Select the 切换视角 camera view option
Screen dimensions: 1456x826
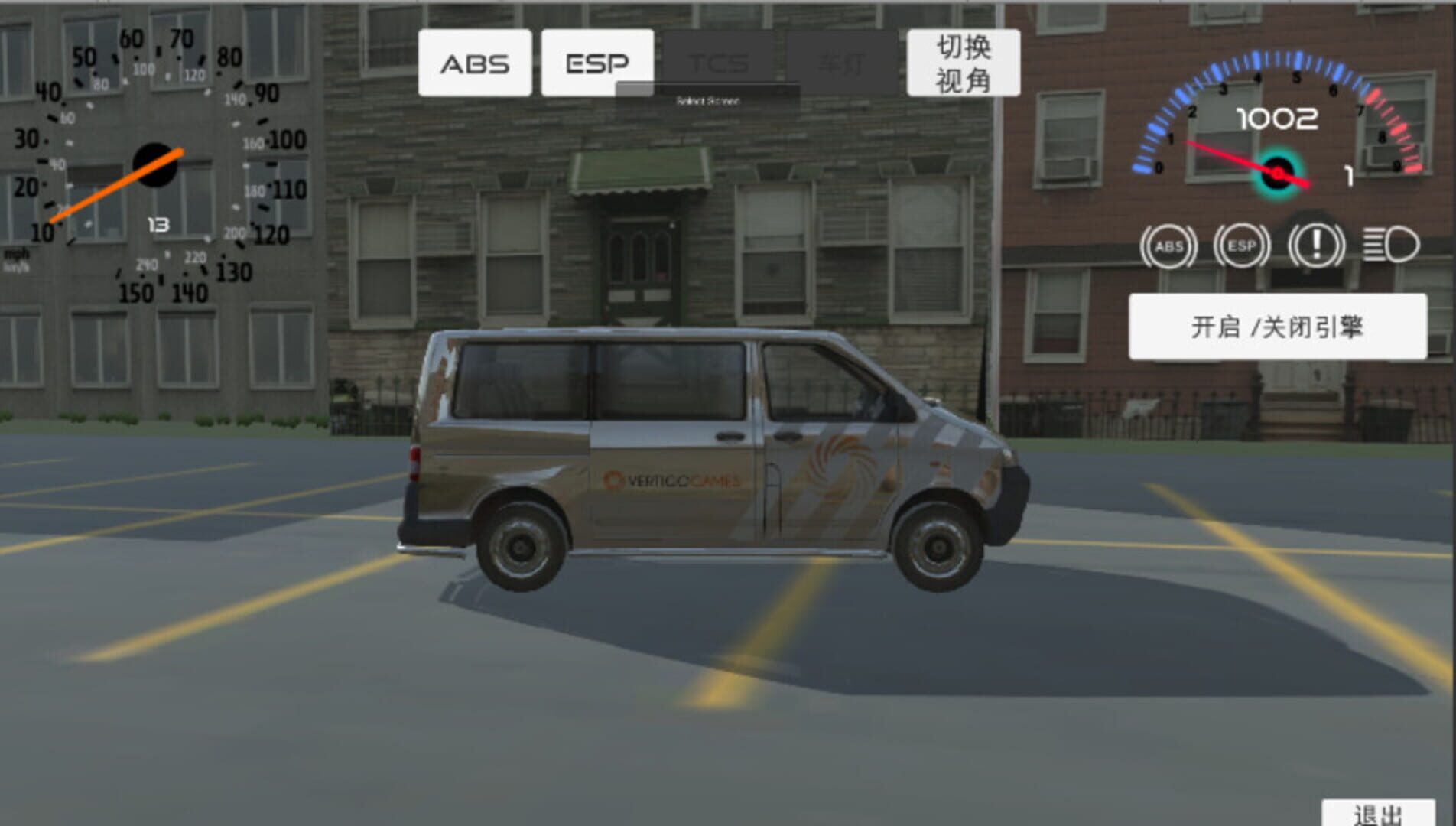962,63
